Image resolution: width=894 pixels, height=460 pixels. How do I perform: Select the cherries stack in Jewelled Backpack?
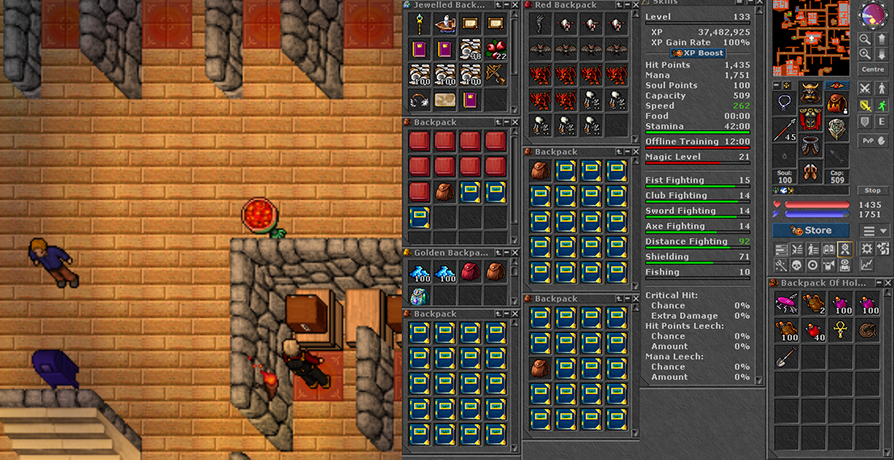494,49
